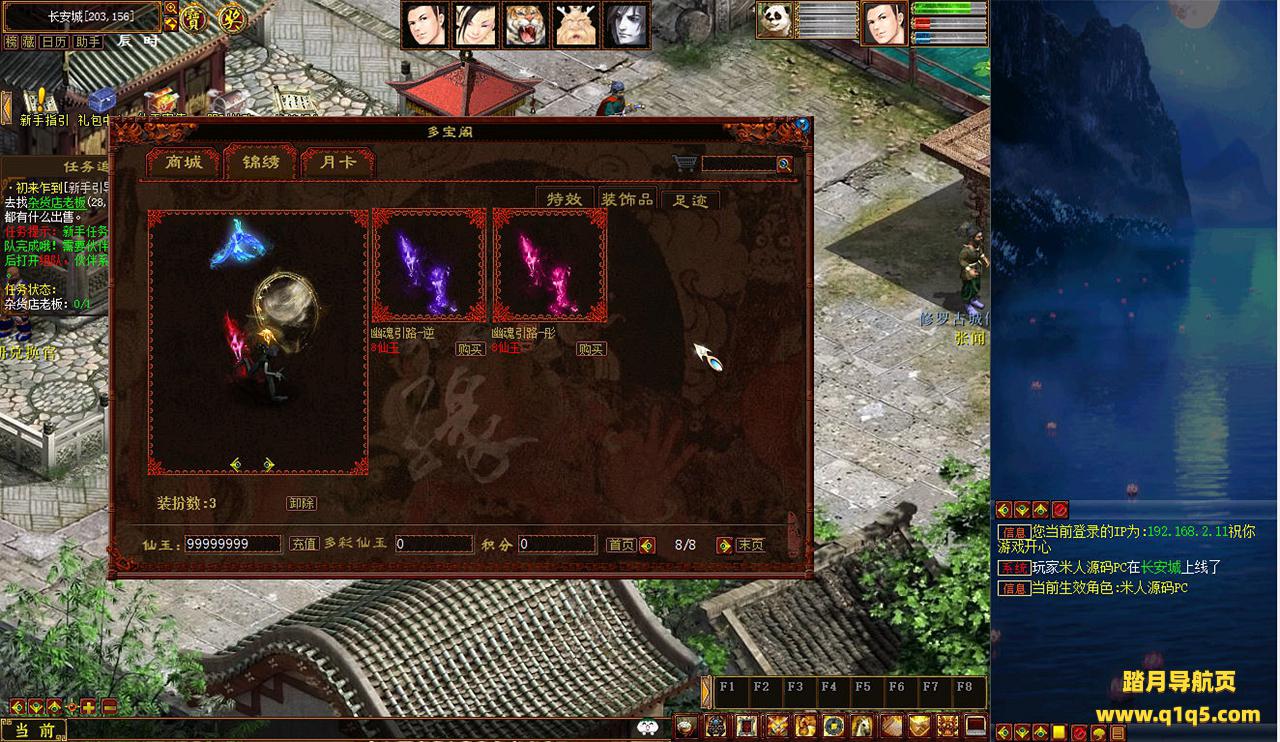Screen dimensions: 1280x742
Task: Click the 卸除 remove outfit button
Action: point(301,503)
